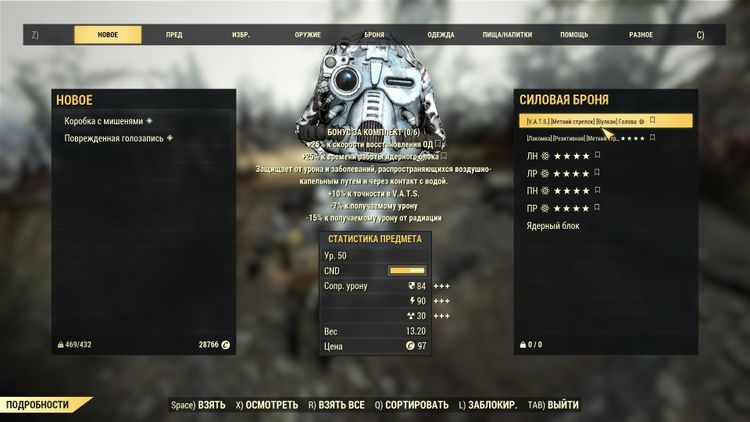Switch to the НОВОЕ tab

pos(107,35)
